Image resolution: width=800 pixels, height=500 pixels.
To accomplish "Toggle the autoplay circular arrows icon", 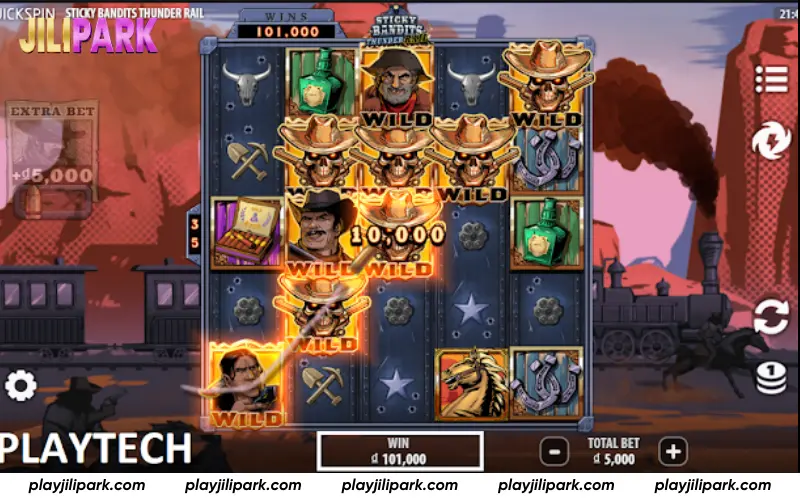I will [771, 316].
